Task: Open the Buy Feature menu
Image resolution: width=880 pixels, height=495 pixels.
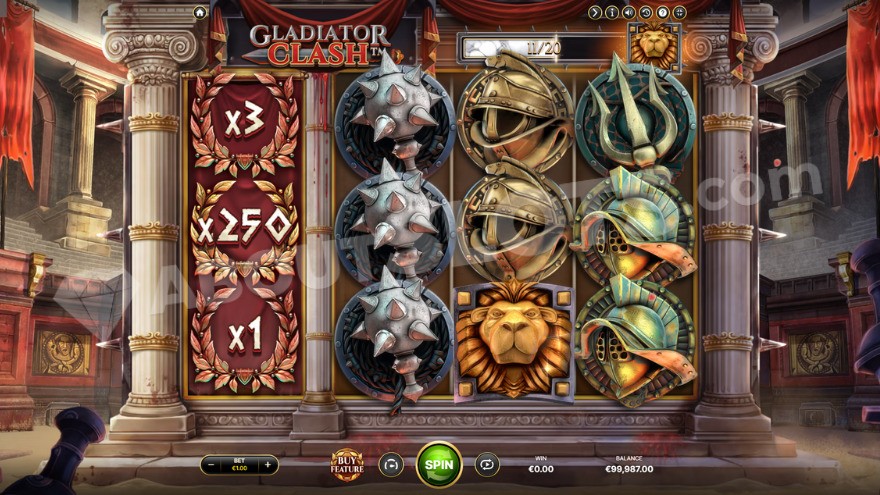Action: tap(347, 464)
